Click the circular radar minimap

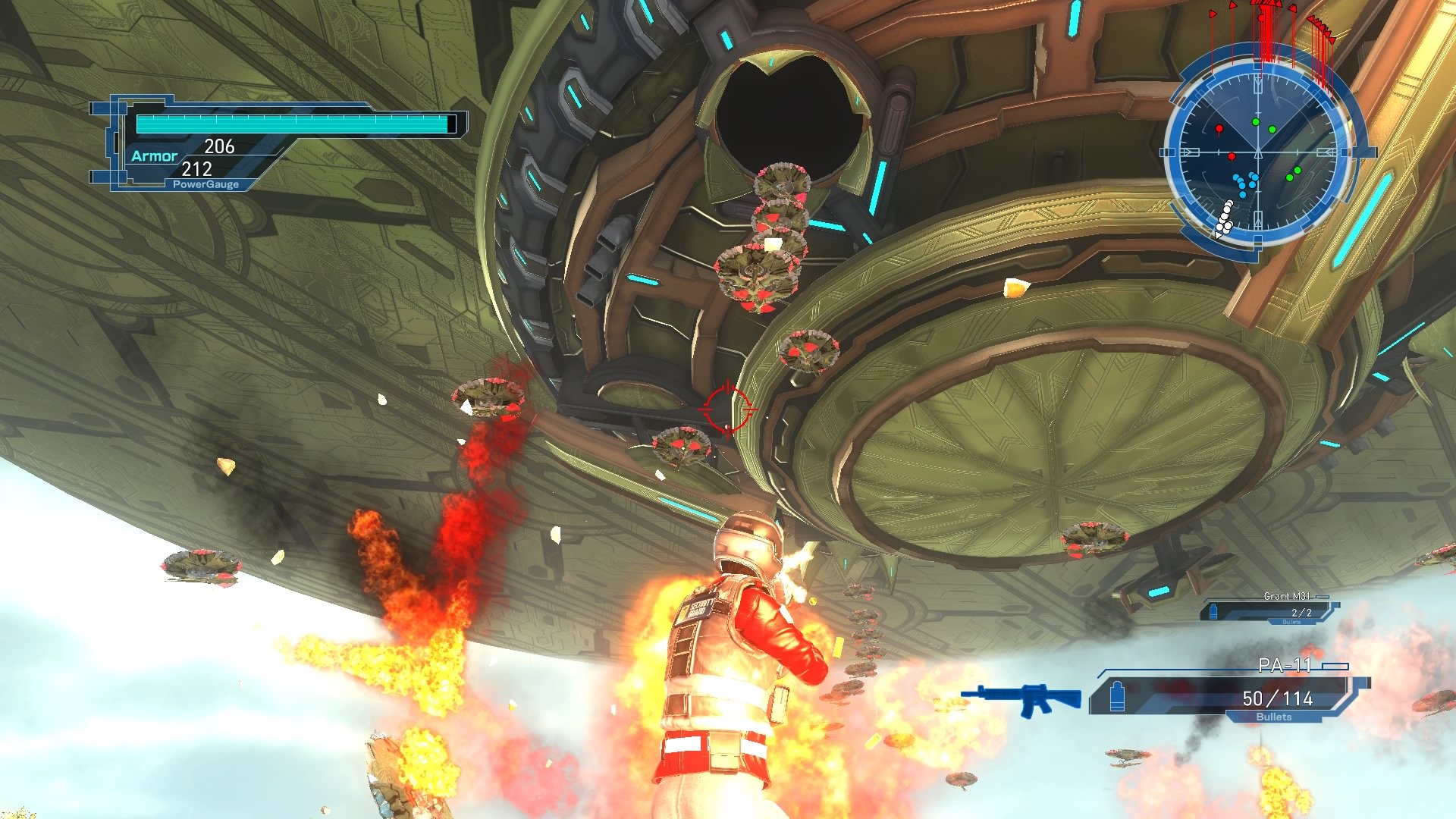click(x=1259, y=152)
